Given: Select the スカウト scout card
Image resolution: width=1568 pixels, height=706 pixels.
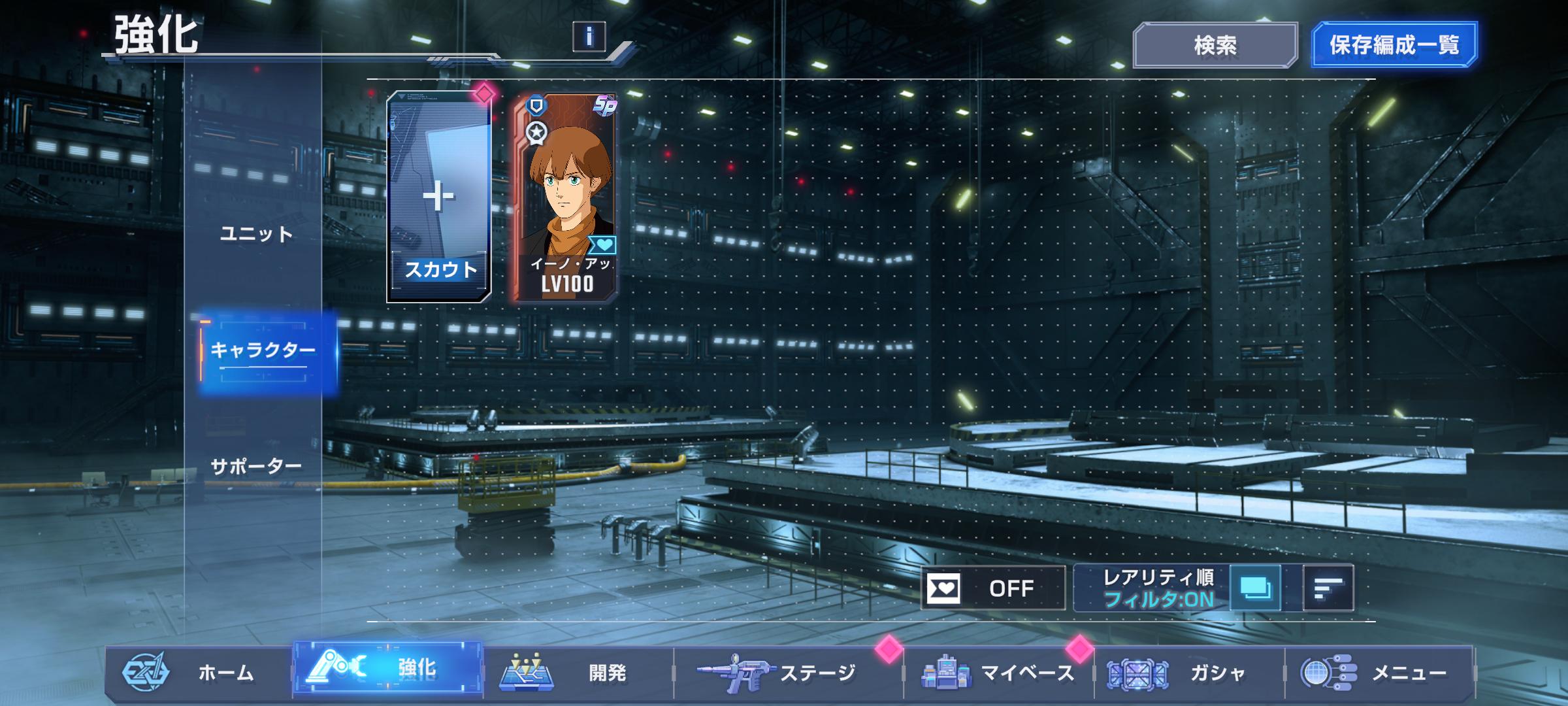Looking at the screenshot, I should (x=439, y=197).
